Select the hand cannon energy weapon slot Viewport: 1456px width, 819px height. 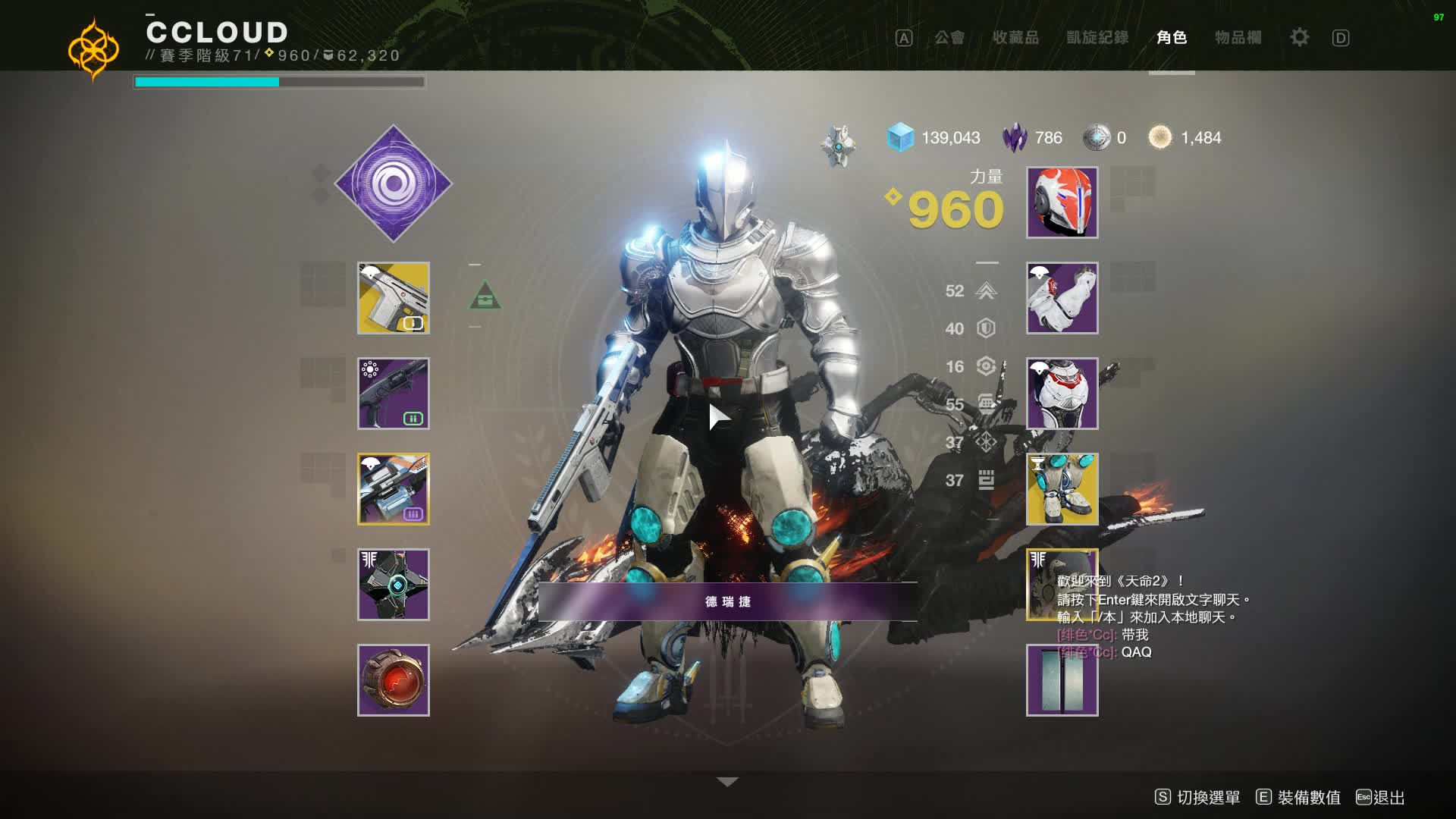point(394,394)
